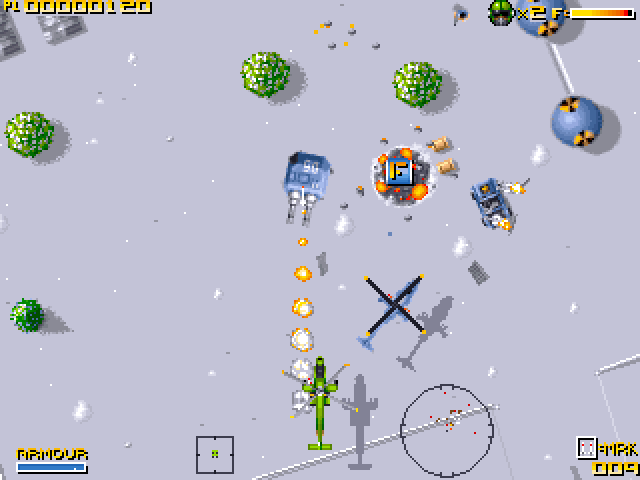
Task: Click the pilot helmet lives icon
Action: [x=500, y=12]
